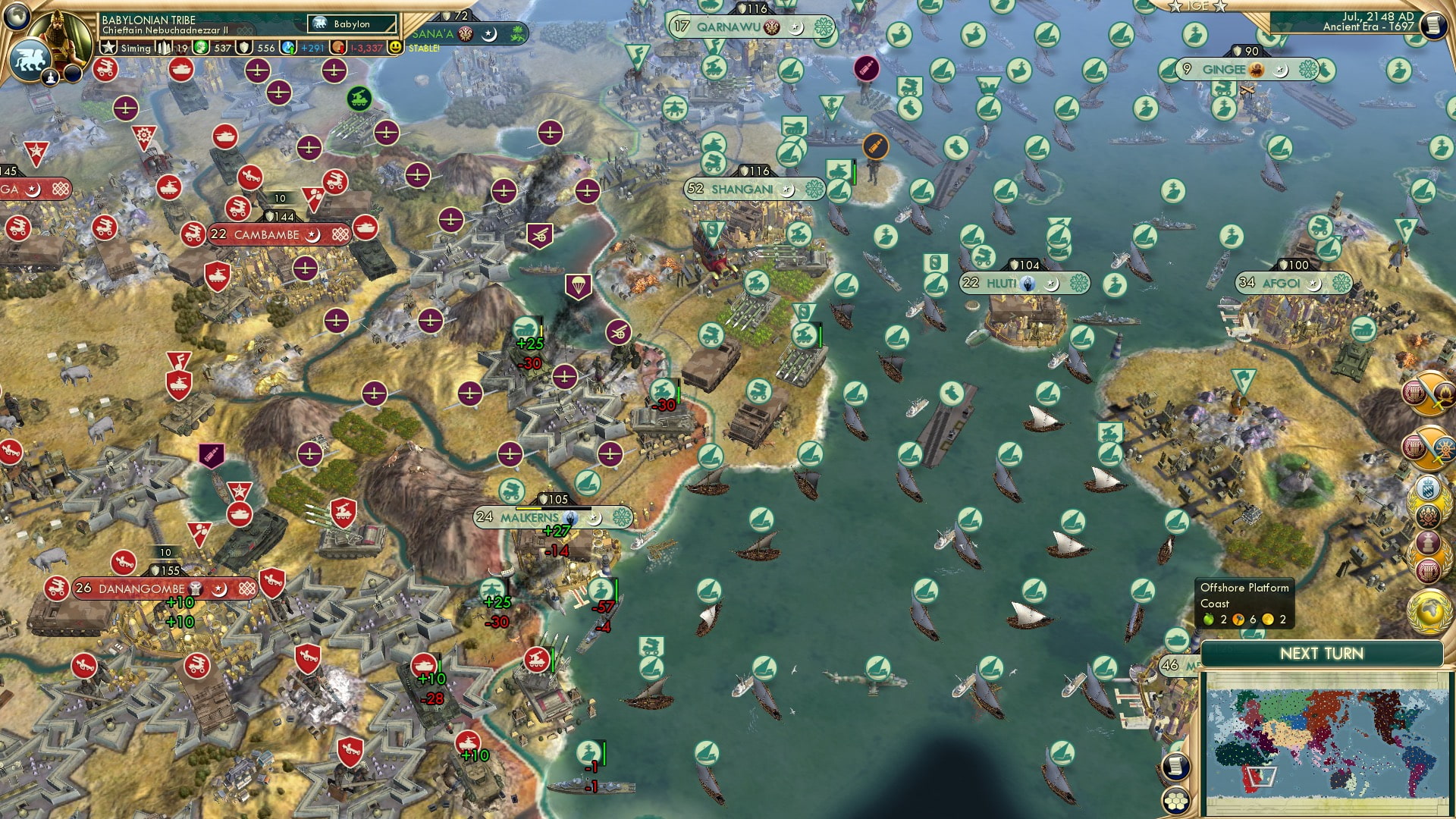
Task: Select the Siming social policies star icon
Action: 108,47
